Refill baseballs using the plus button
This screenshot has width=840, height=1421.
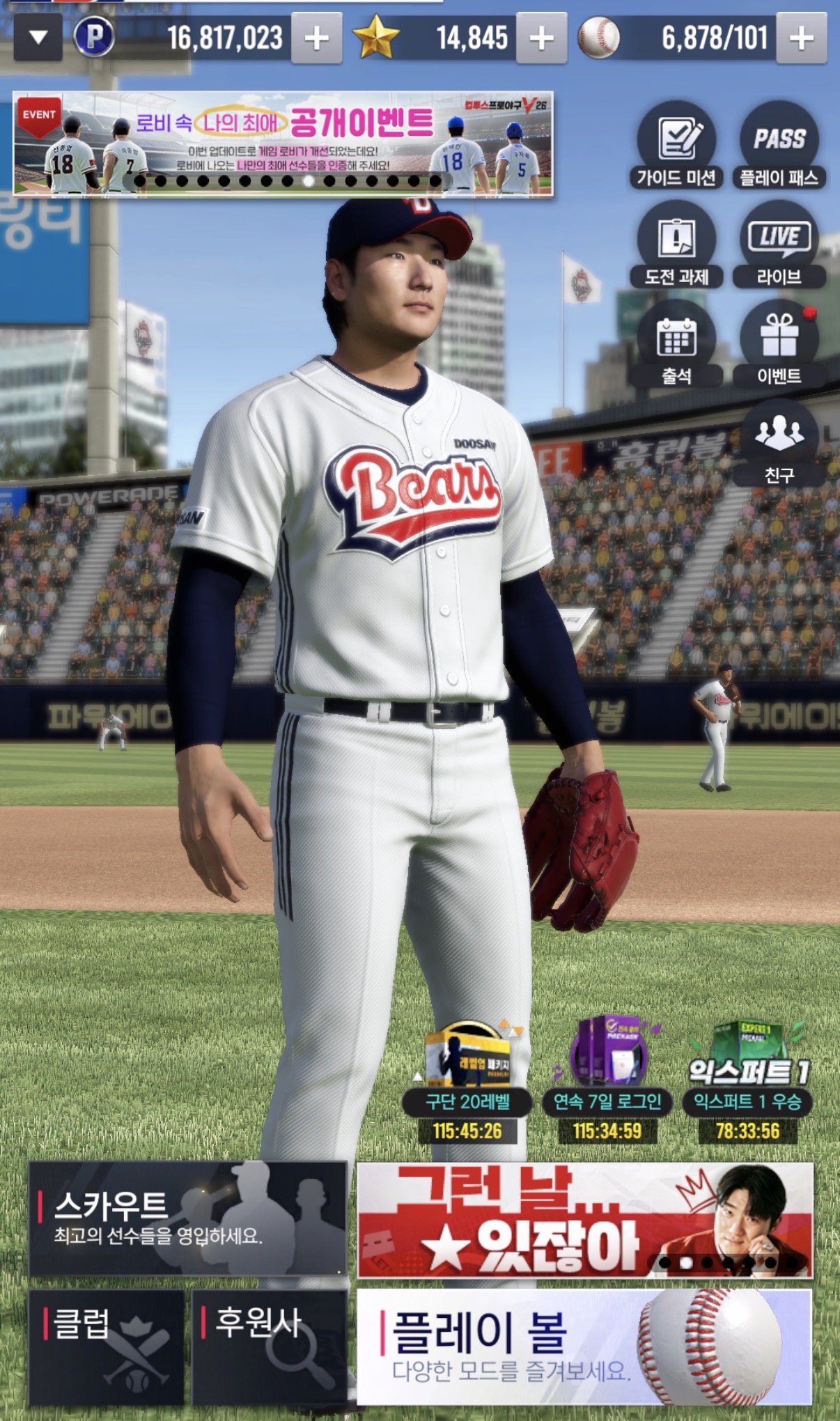tap(801, 38)
